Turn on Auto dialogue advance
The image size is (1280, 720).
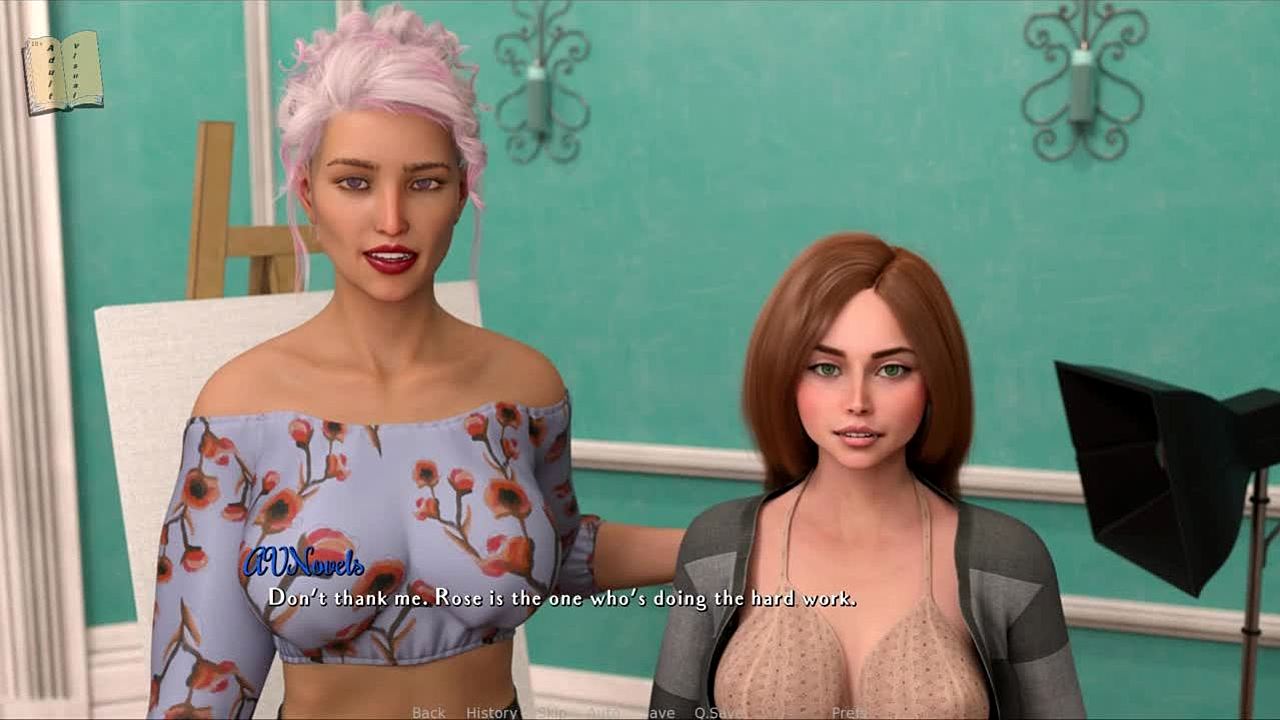603,712
